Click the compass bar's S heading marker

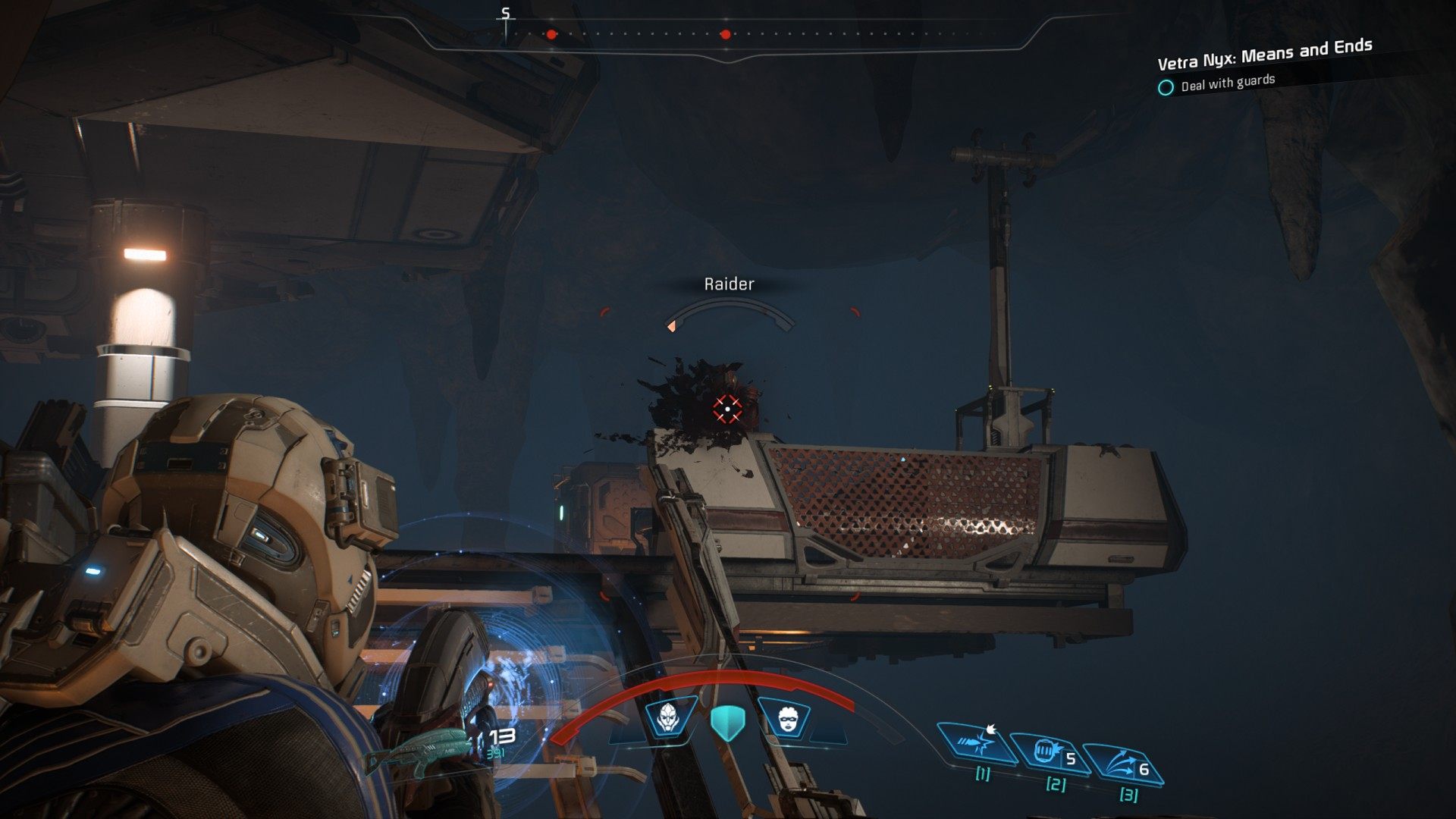click(x=506, y=15)
